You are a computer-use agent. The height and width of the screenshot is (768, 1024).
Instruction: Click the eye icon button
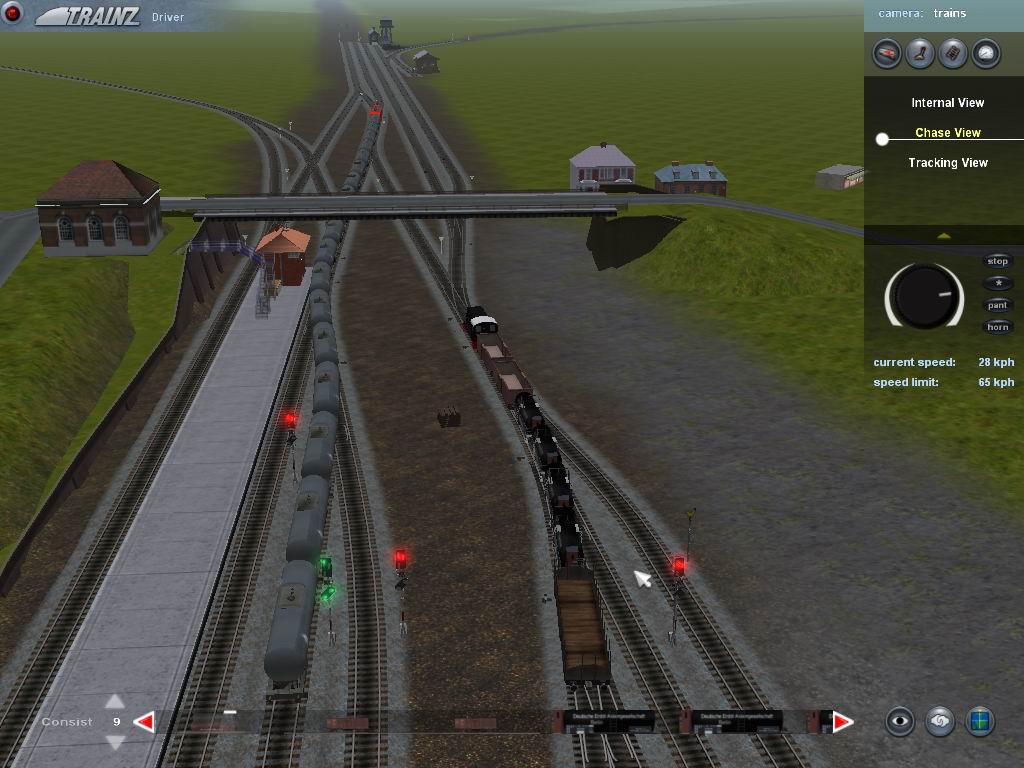[900, 721]
